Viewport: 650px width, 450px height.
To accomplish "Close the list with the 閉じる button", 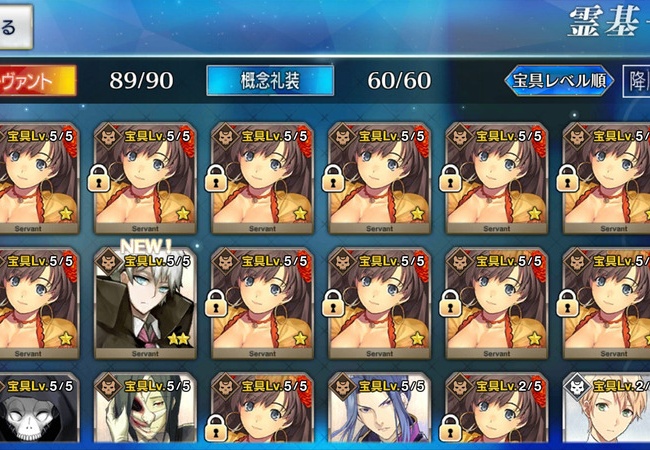I will 14,25.
